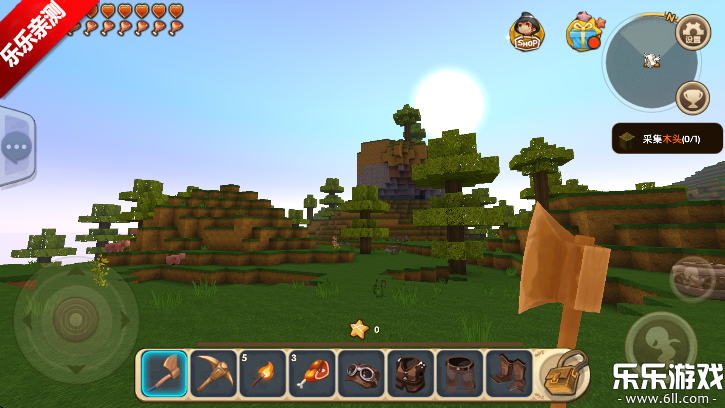Open the chat bubble tab
Viewport: 725px width, 408px height.
click(15, 147)
